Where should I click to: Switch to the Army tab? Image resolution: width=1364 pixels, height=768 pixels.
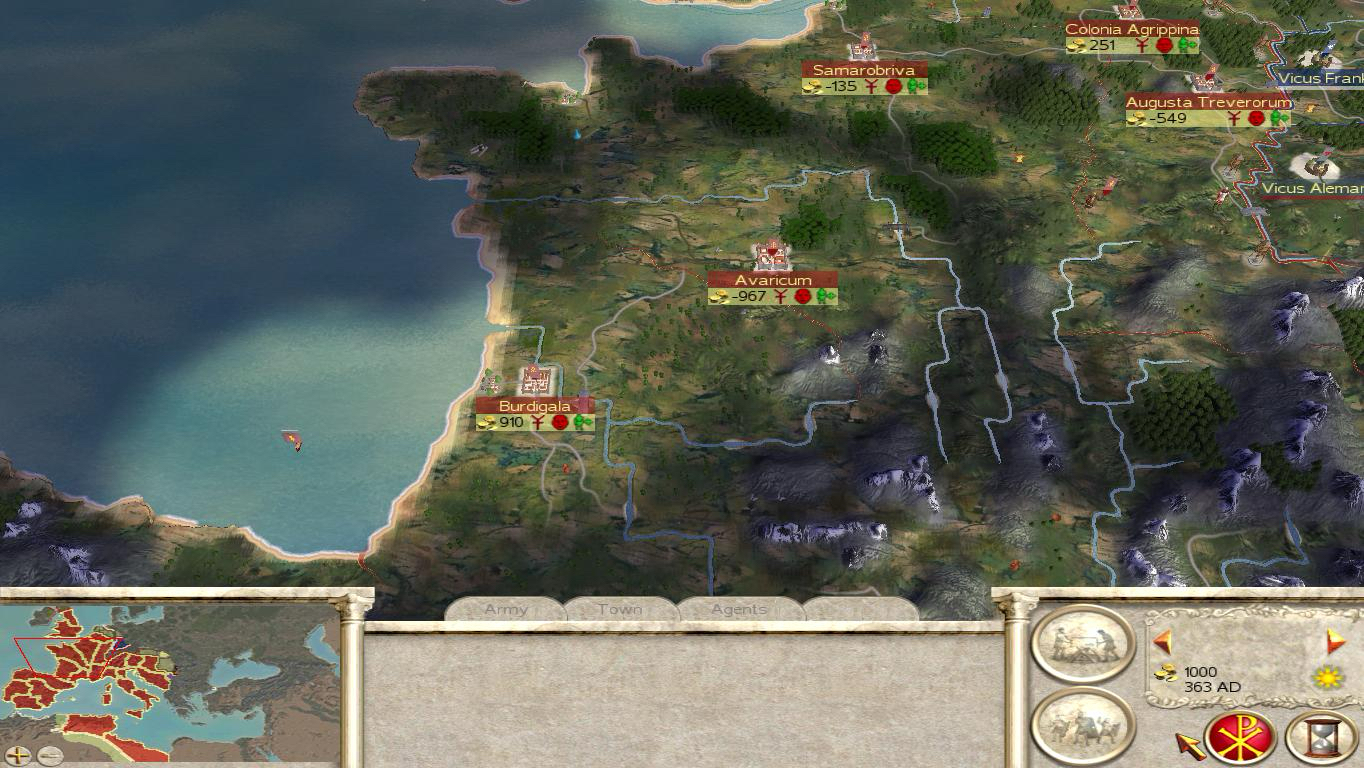[x=506, y=609]
